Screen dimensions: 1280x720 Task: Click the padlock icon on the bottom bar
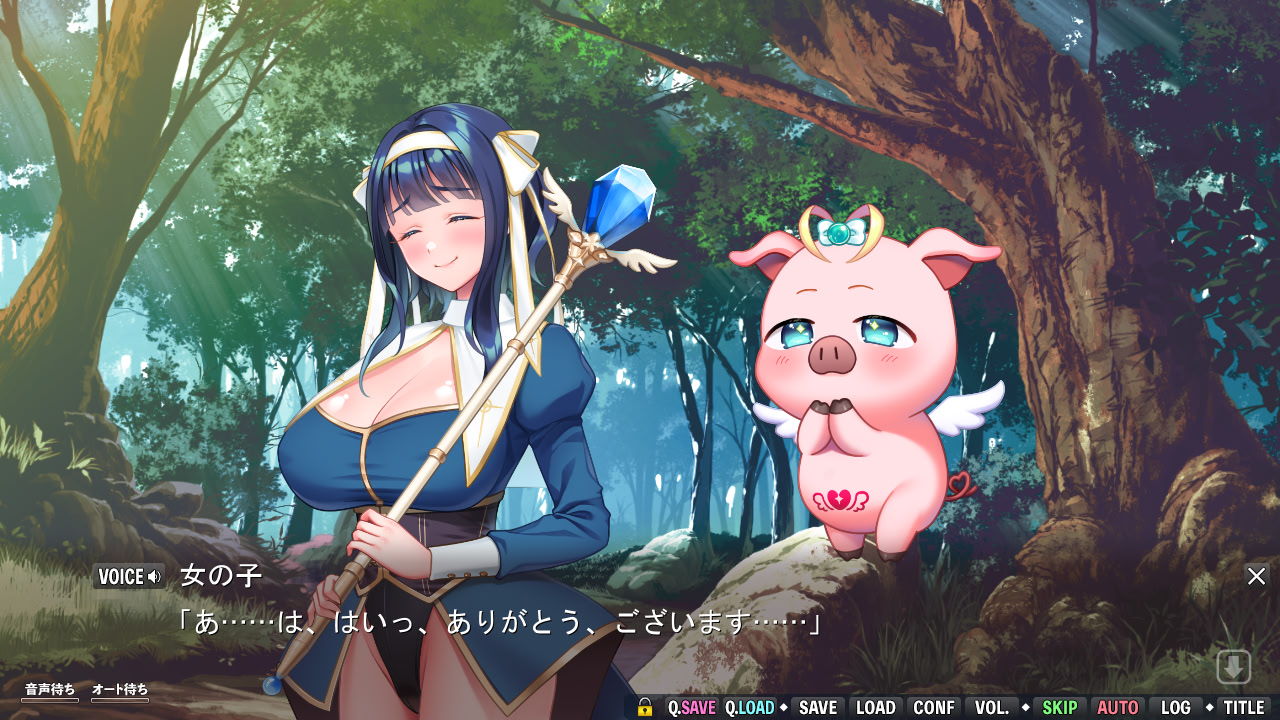647,707
